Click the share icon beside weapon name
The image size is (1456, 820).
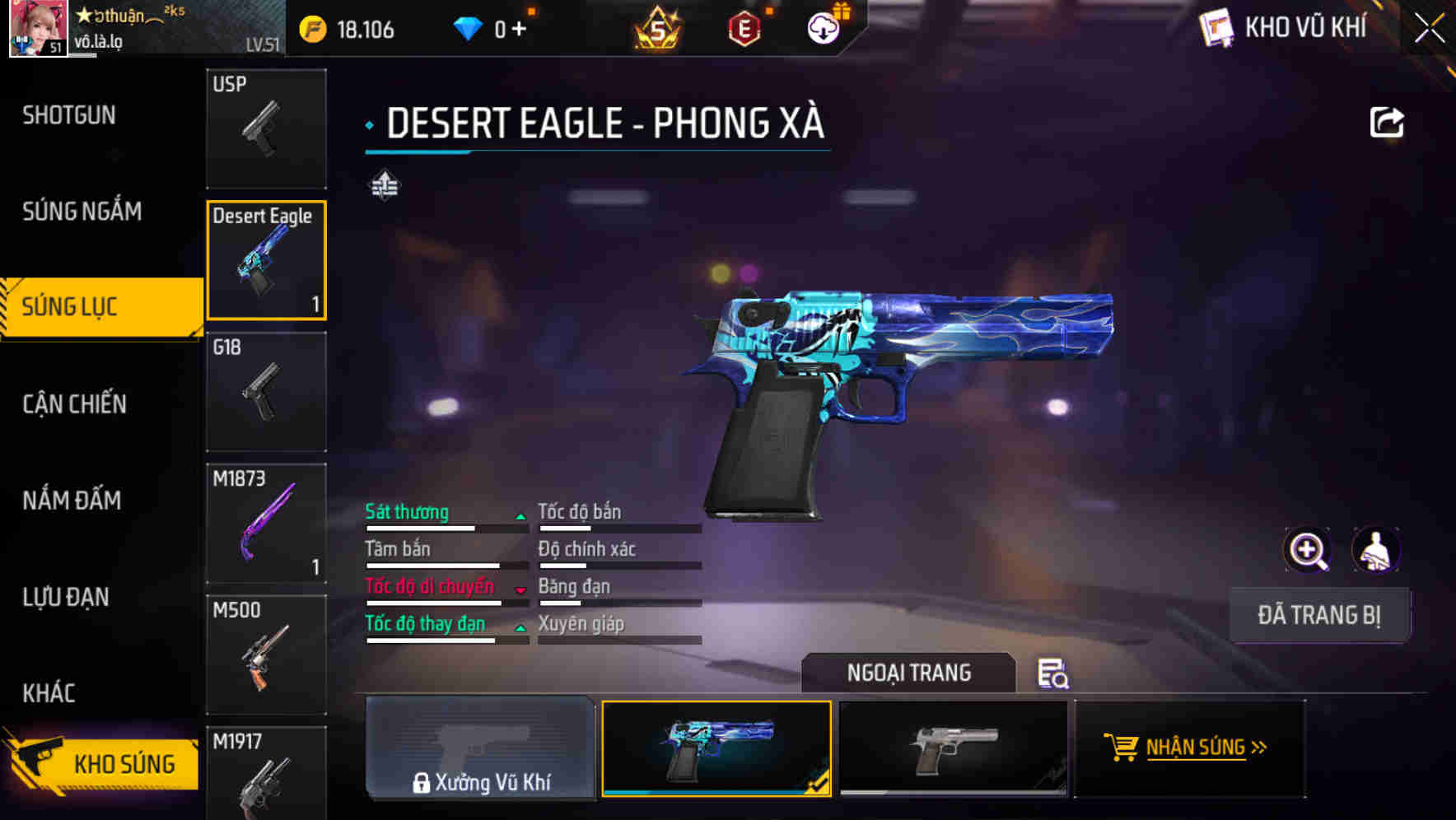[1388, 121]
